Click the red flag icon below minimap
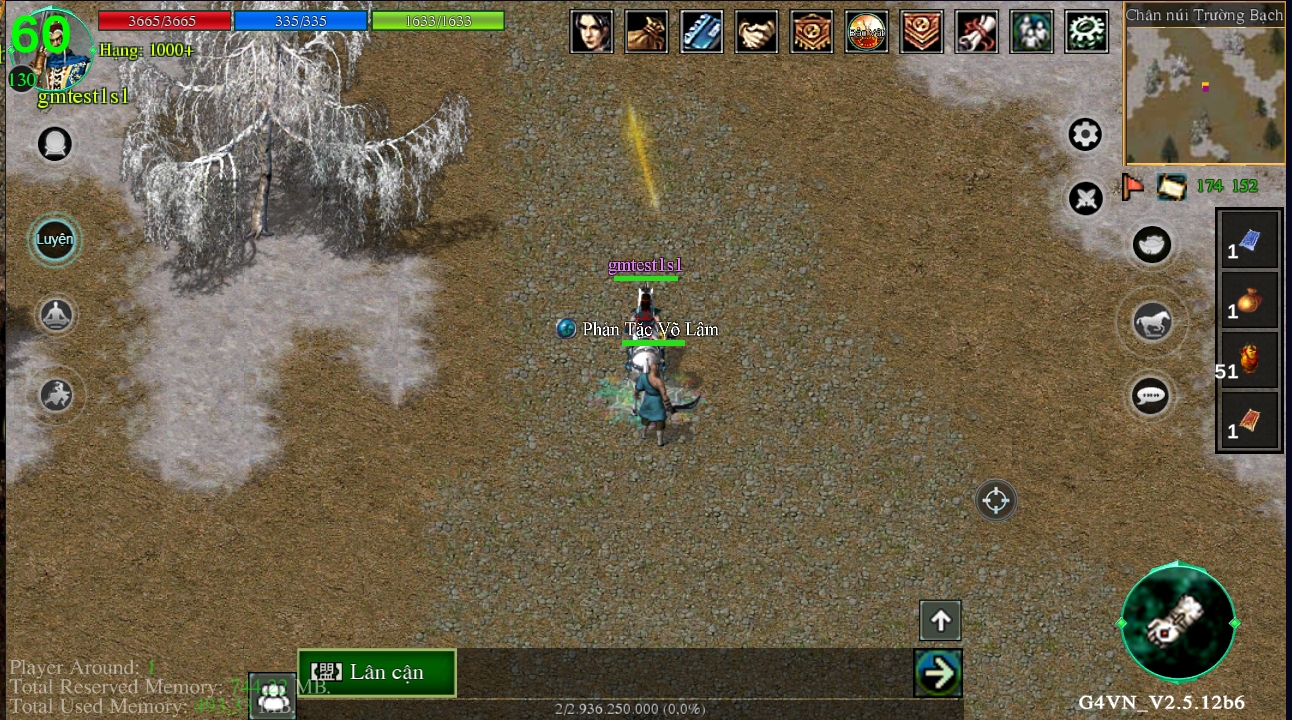This screenshot has width=1292, height=720. point(1133,186)
